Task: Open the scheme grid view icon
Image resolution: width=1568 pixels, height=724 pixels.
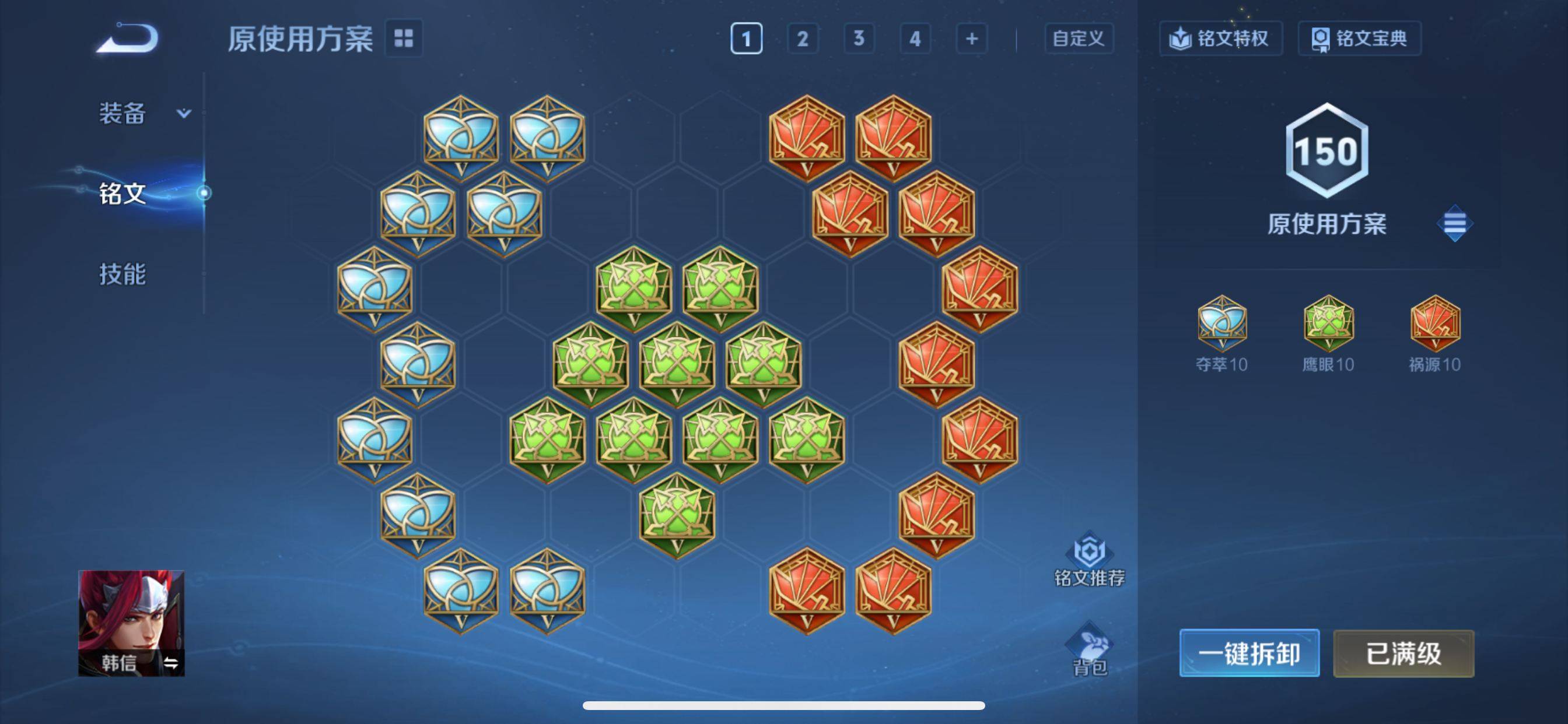Action: 404,38
